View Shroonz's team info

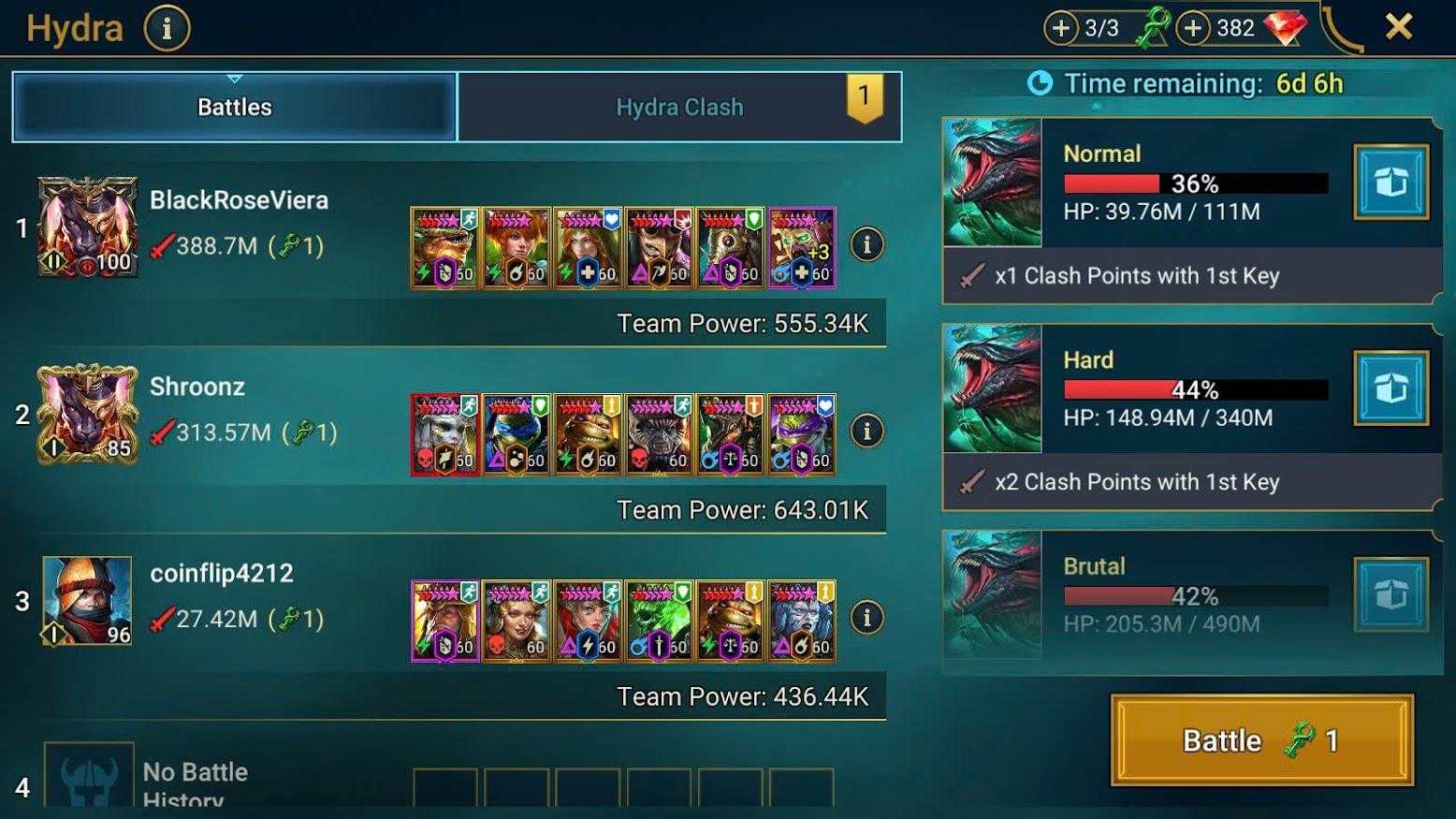pyautogui.click(x=866, y=431)
